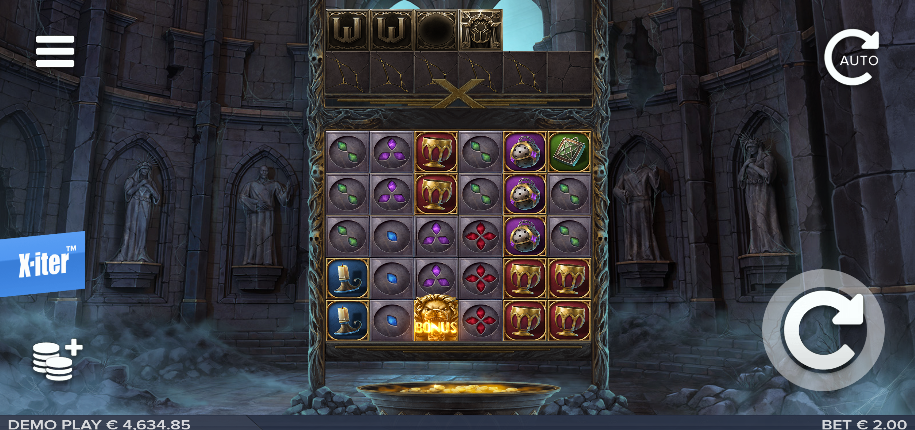
Task: Open the coin stack bet settings
Action: (56, 359)
